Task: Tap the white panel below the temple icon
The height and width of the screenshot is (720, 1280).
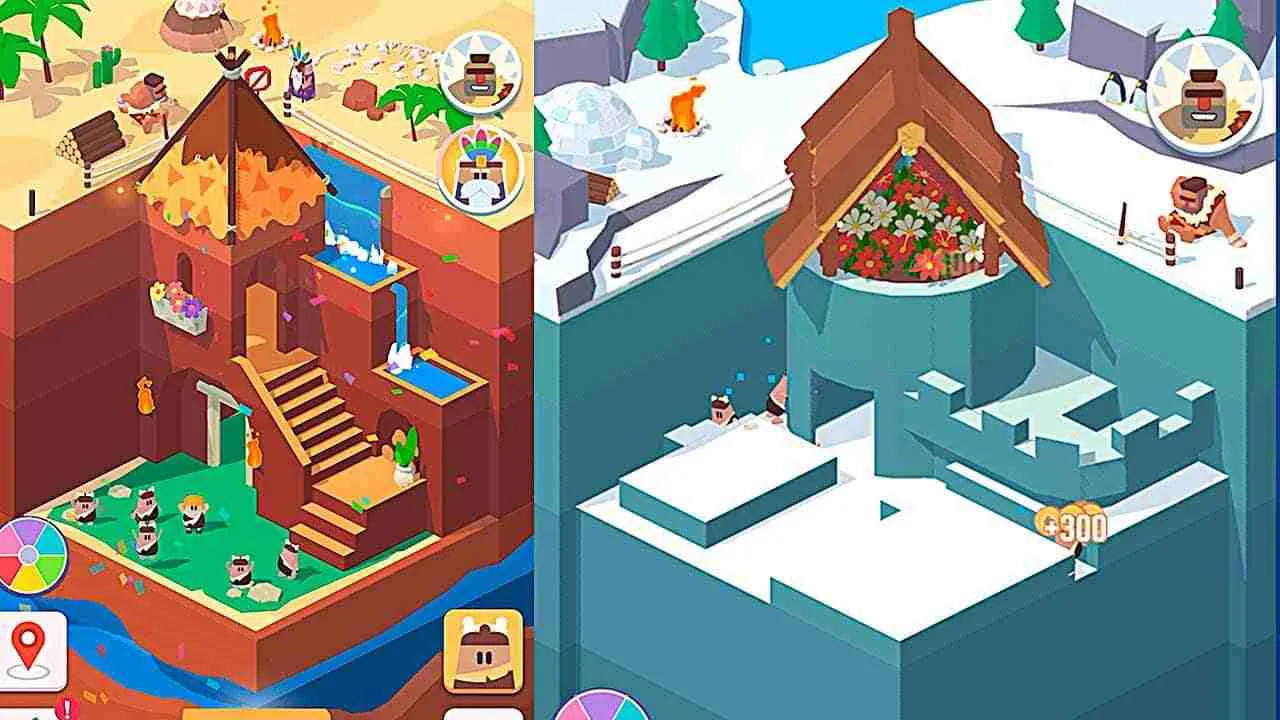Action: 485,712
